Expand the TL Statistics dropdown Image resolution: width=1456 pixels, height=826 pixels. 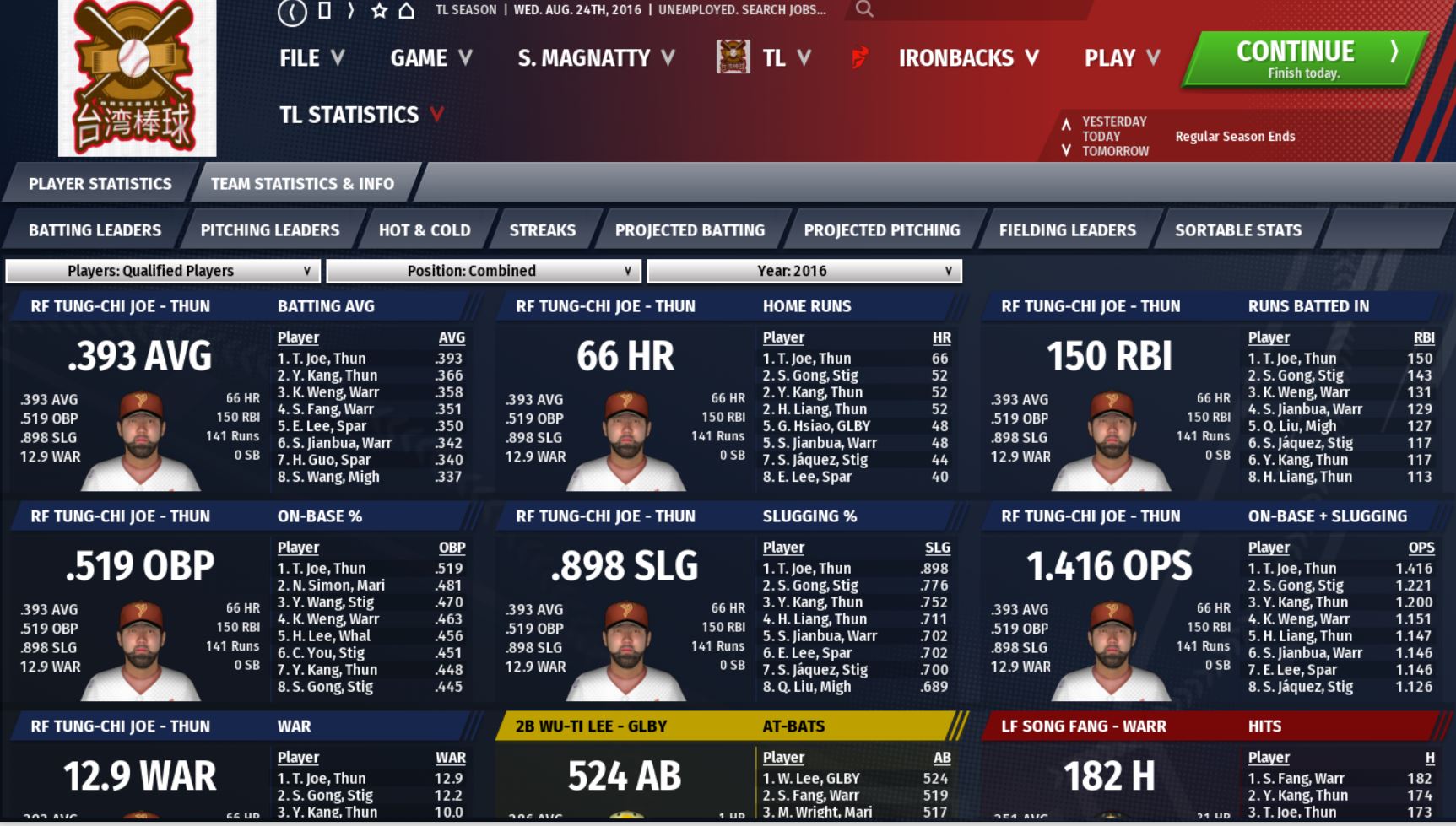(361, 115)
